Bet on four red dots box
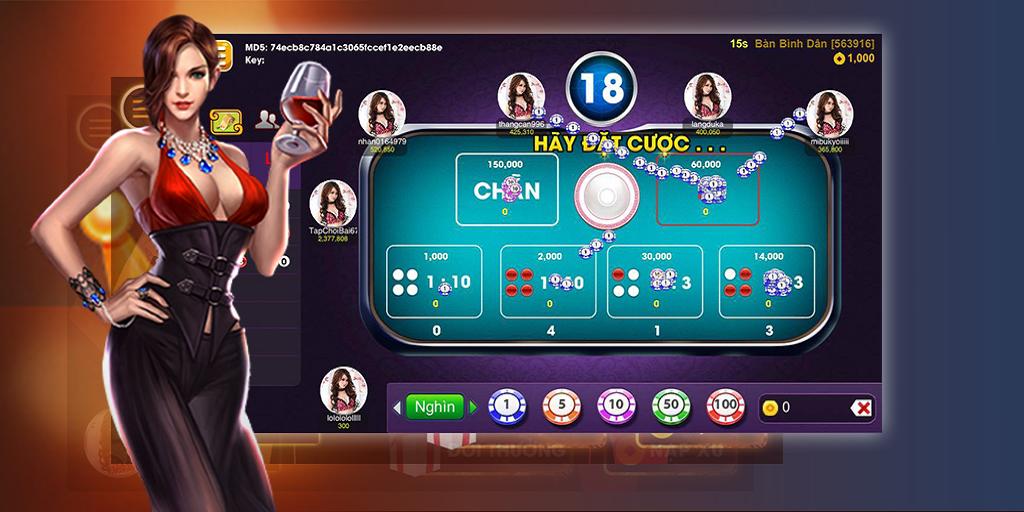This screenshot has width=1024, height=512. coord(547,282)
